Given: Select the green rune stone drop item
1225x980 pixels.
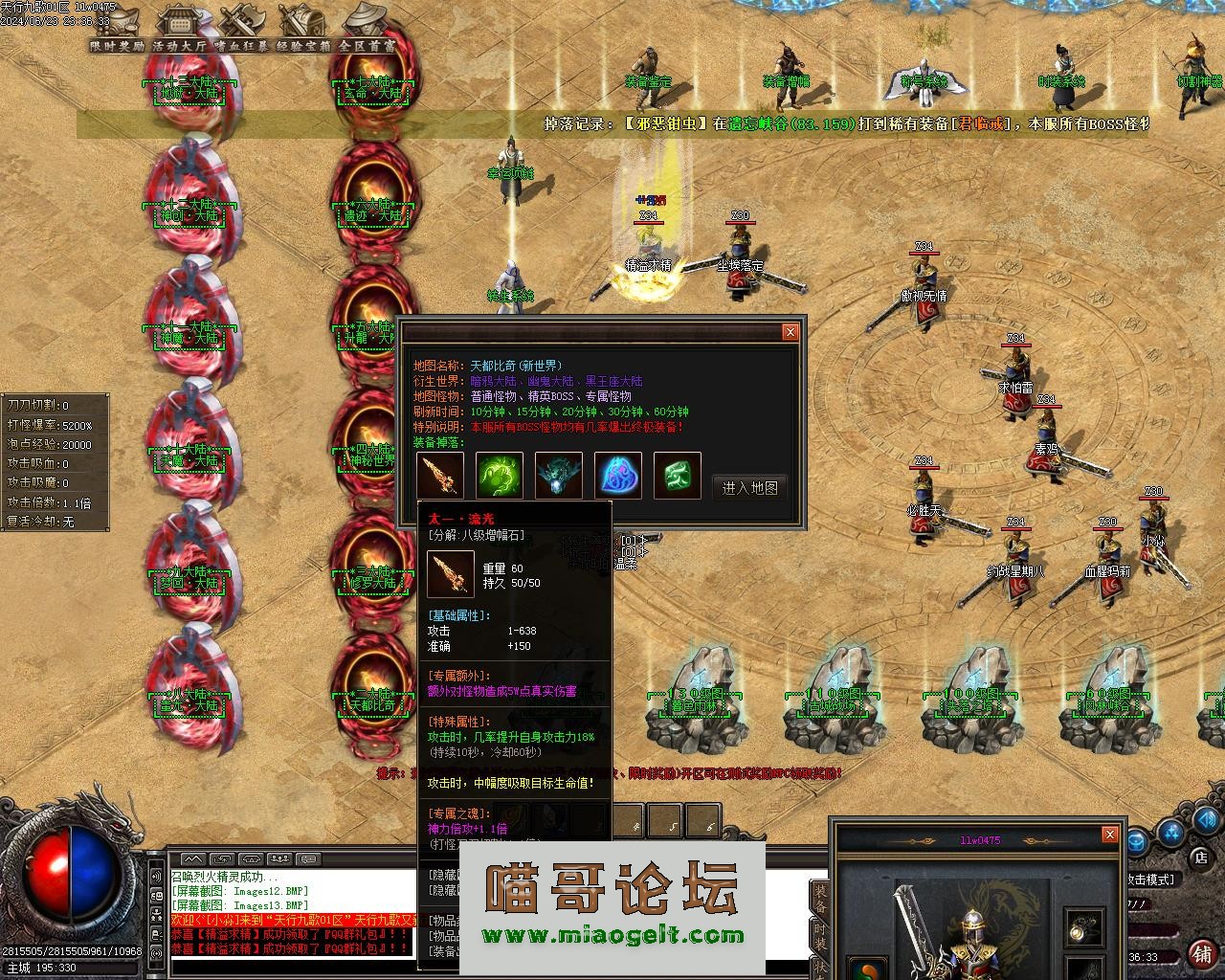Looking at the screenshot, I should point(678,476).
